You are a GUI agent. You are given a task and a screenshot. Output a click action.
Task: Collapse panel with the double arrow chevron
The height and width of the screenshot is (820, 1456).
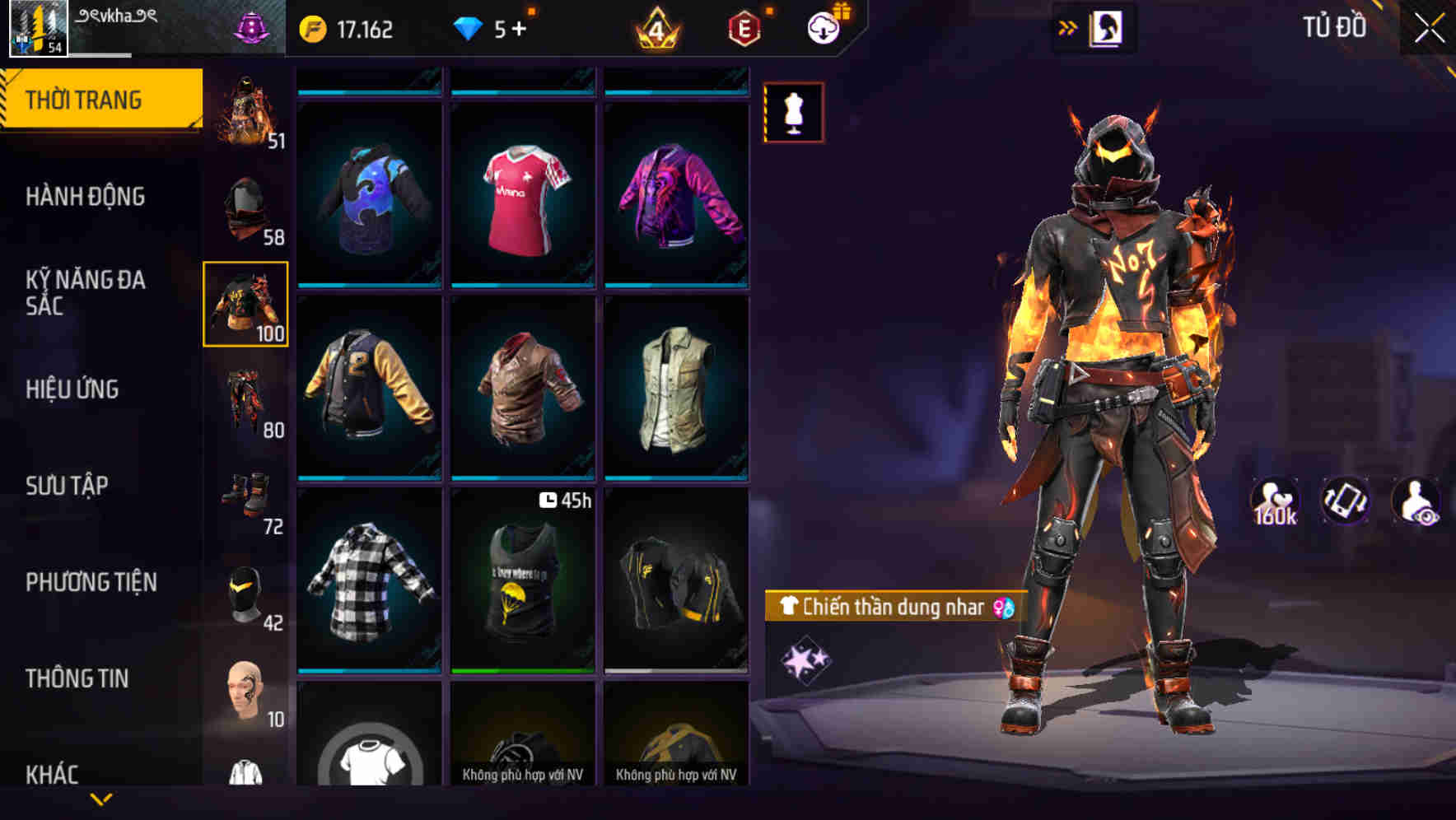1068,27
